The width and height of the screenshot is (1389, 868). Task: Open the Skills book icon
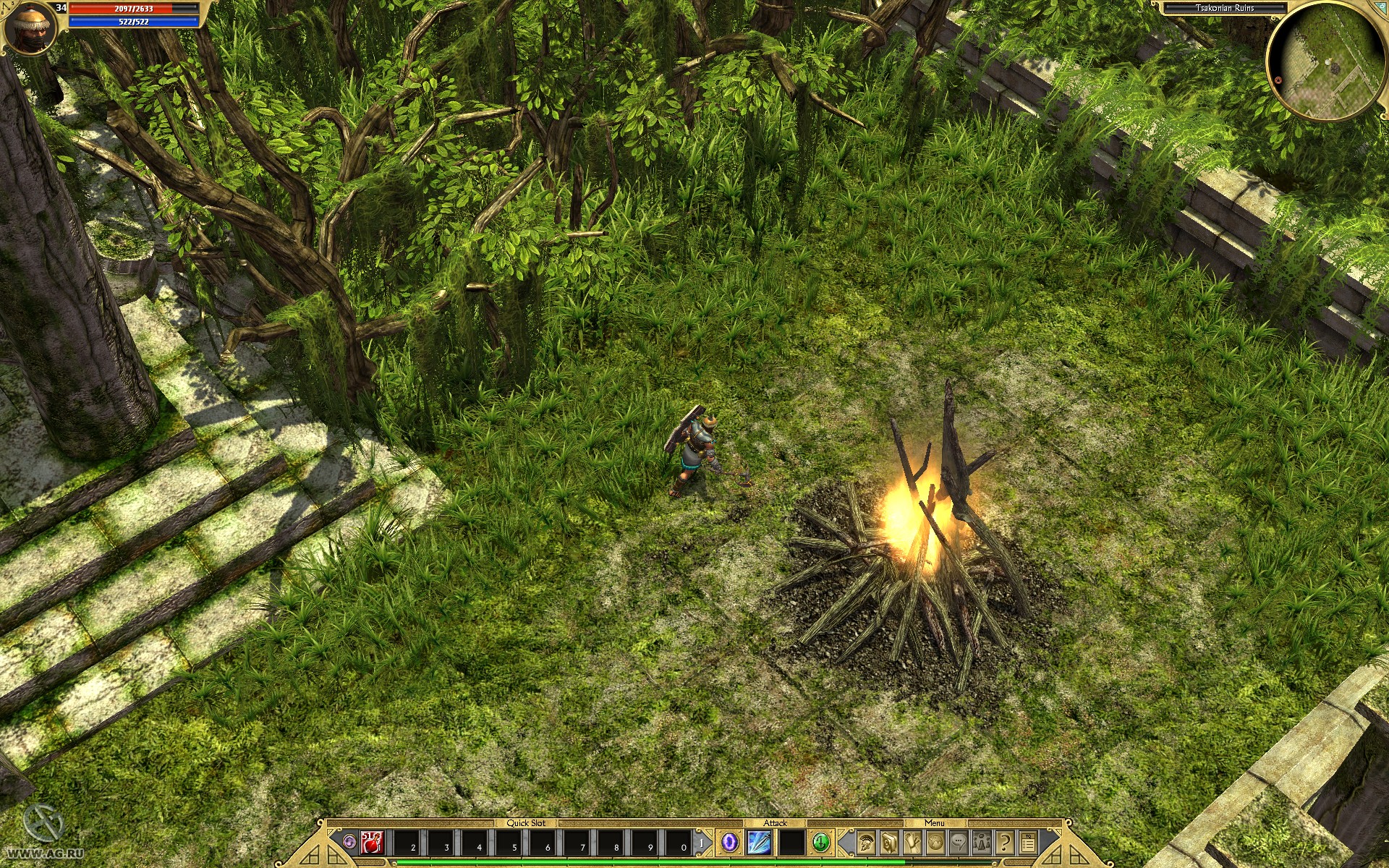(x=888, y=844)
